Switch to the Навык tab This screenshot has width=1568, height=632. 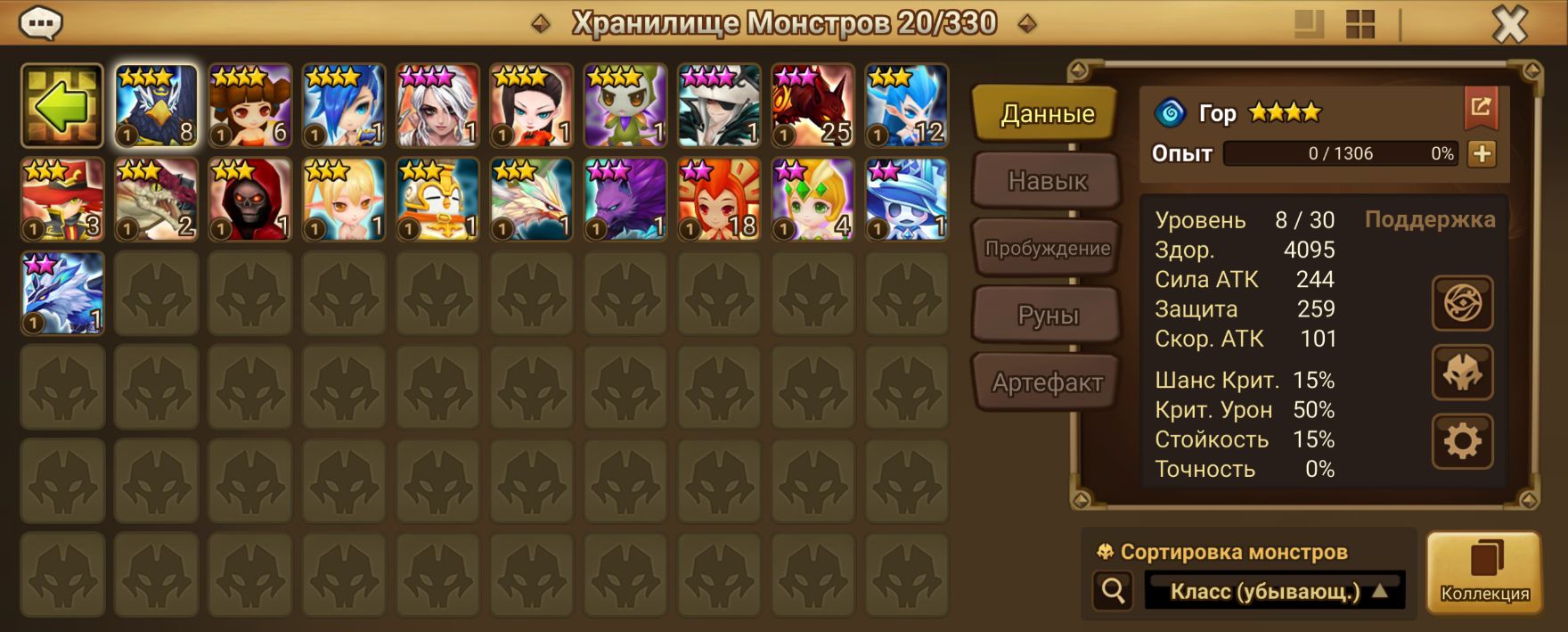1047,181
